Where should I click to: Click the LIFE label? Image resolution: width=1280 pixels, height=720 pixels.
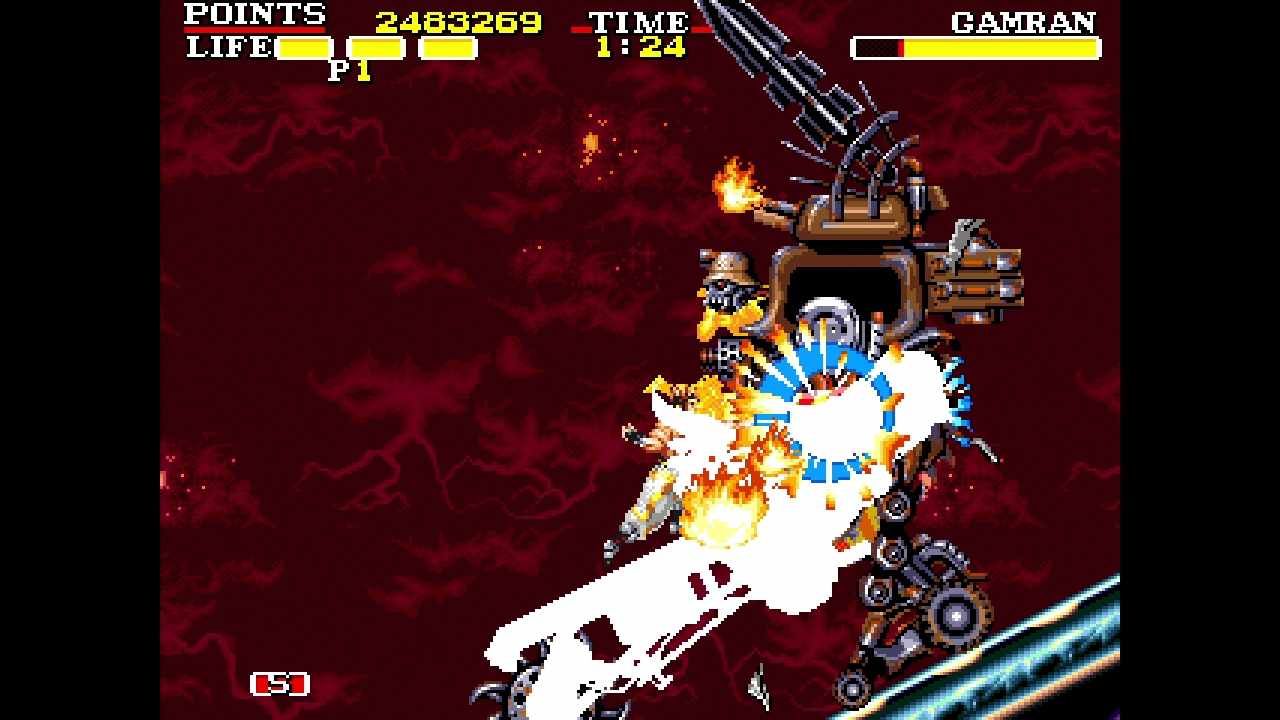click(x=228, y=45)
